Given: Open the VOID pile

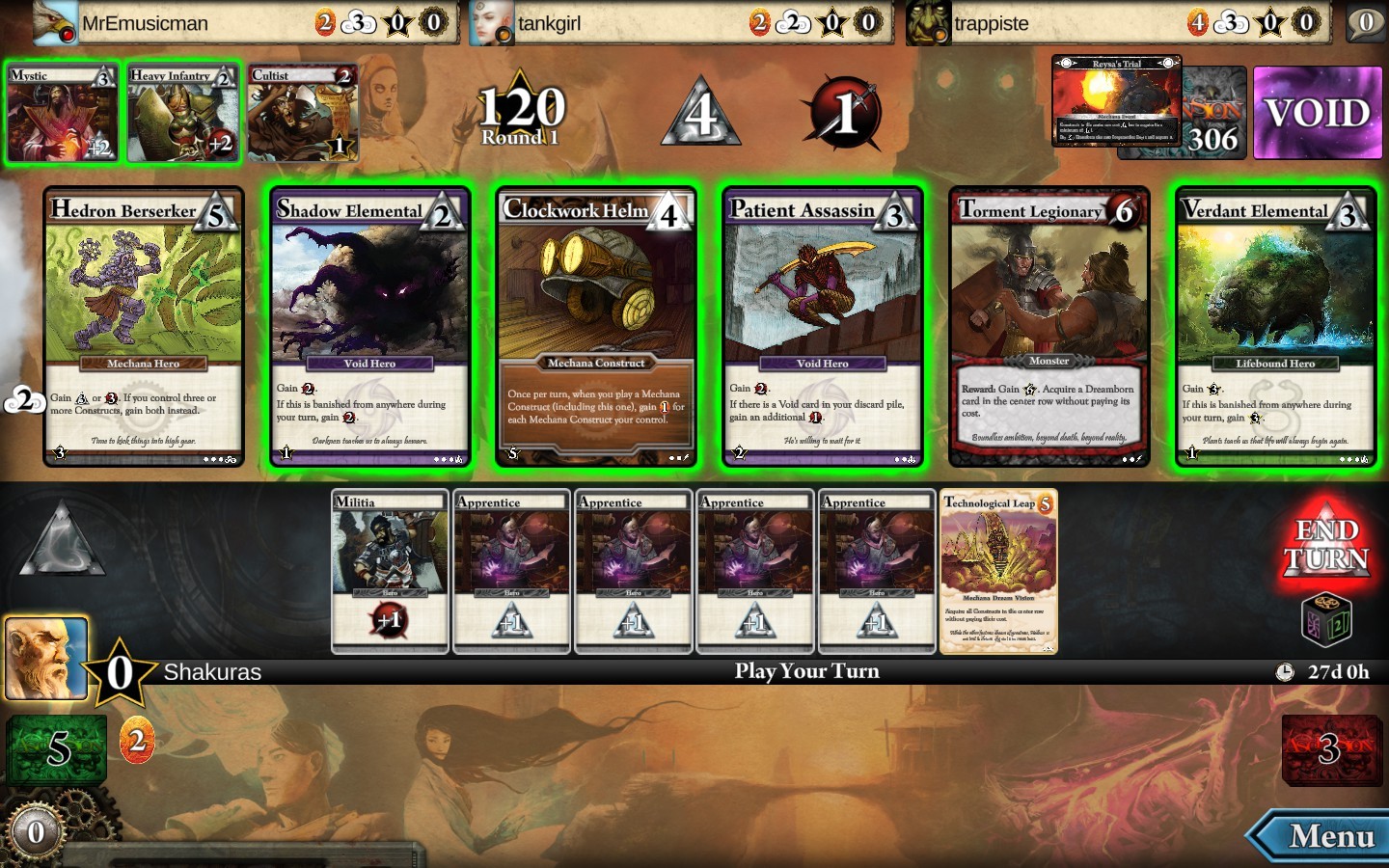Looking at the screenshot, I should 1318,113.
